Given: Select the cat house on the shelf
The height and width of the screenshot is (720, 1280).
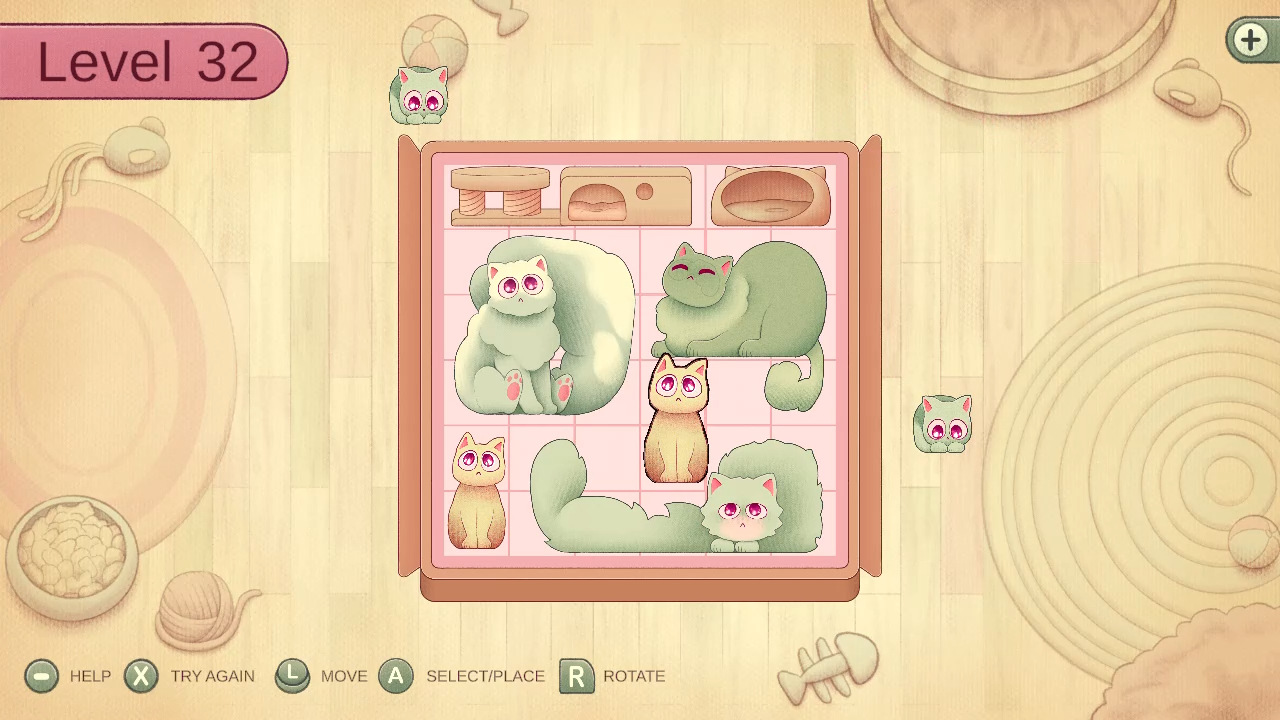Looking at the screenshot, I should click(625, 195).
